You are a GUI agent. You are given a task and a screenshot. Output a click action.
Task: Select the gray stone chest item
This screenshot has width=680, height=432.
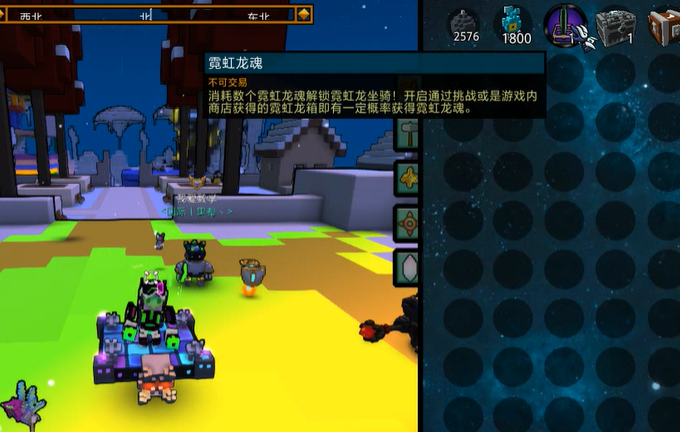pos(616,25)
